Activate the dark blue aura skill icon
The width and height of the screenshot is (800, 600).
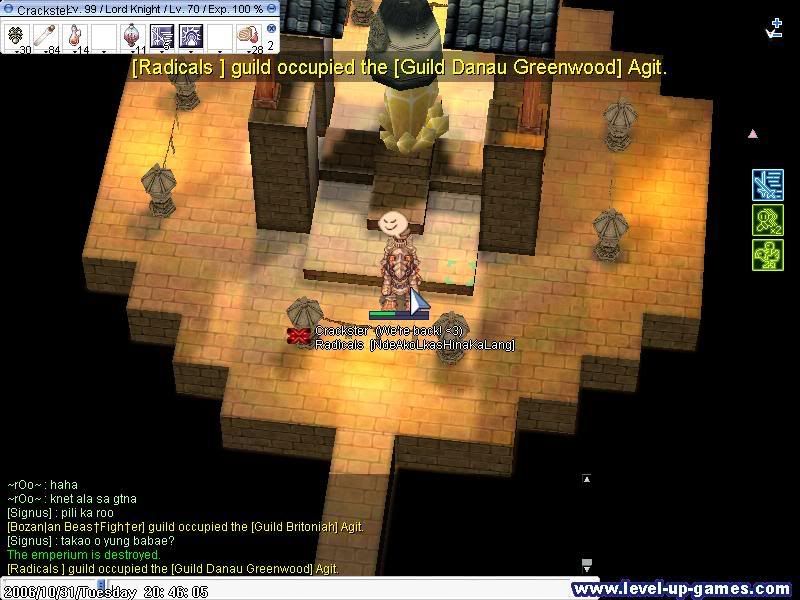pyautogui.click(x=191, y=37)
